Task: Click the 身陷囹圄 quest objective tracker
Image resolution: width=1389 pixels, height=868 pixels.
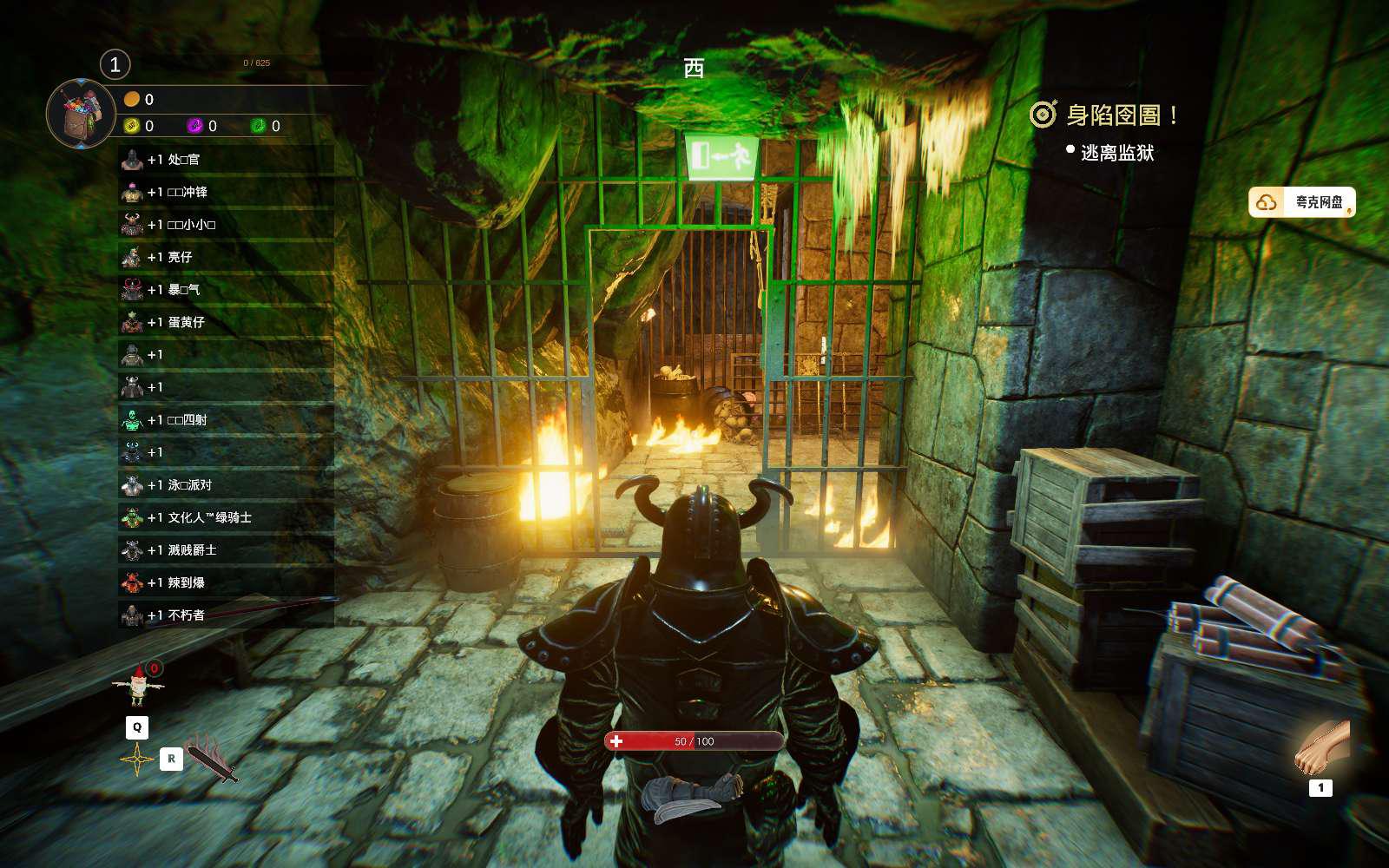Action: click(x=1104, y=115)
